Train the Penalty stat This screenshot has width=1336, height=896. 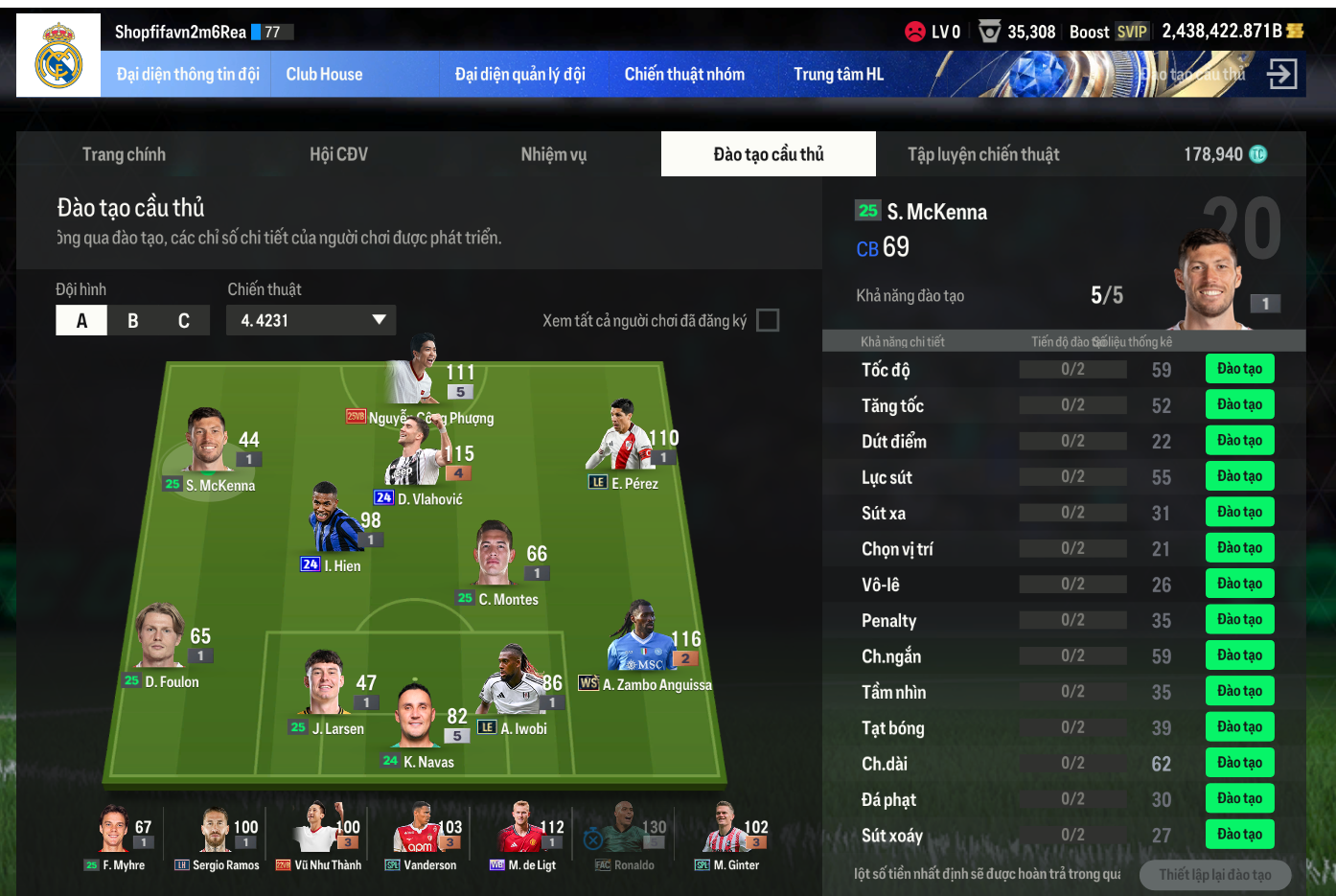click(1239, 620)
